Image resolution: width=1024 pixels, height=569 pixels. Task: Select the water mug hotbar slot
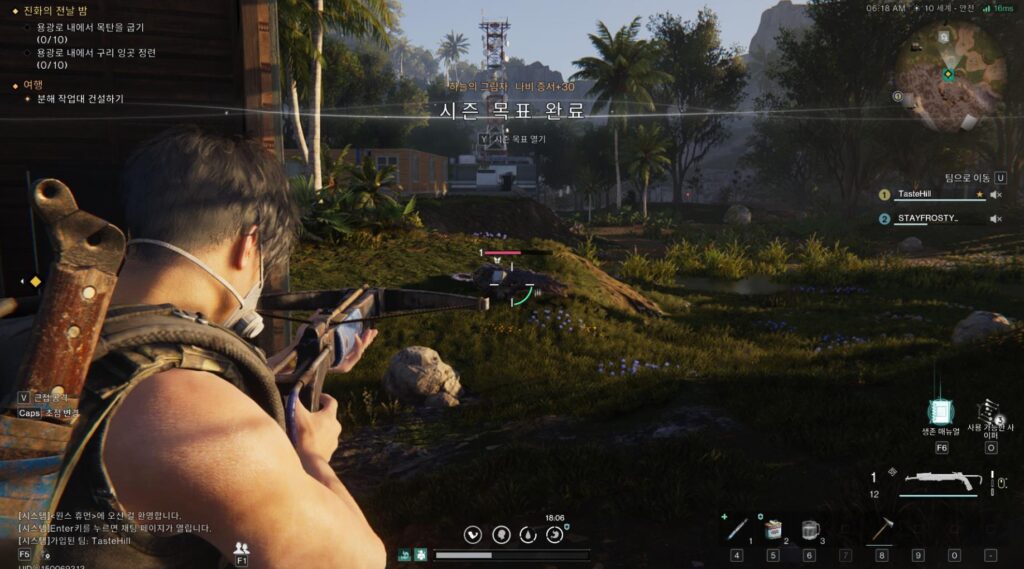tap(809, 529)
